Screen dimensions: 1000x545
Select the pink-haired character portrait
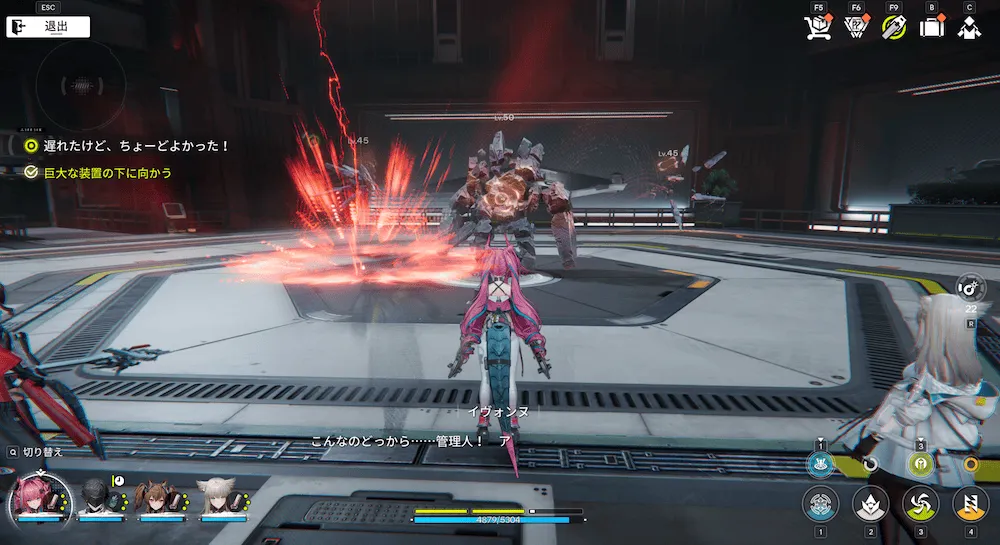tap(41, 497)
